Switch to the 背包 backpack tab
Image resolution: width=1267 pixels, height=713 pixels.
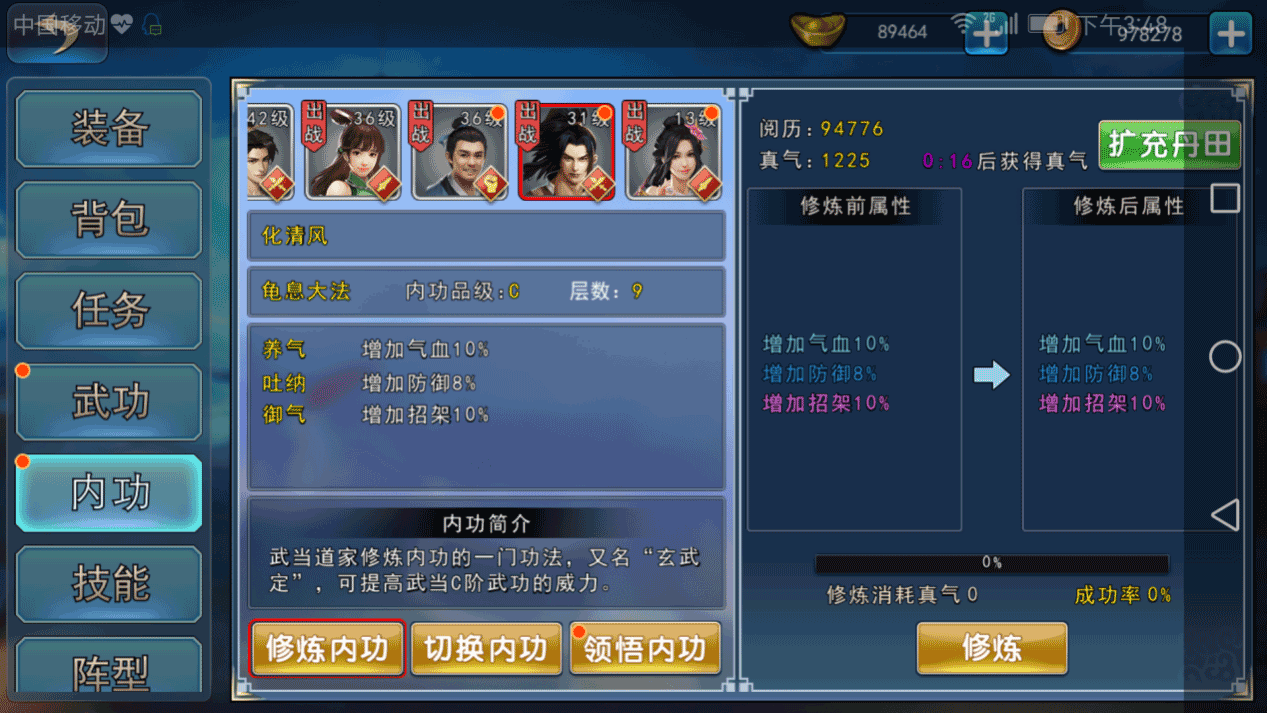click(x=109, y=219)
